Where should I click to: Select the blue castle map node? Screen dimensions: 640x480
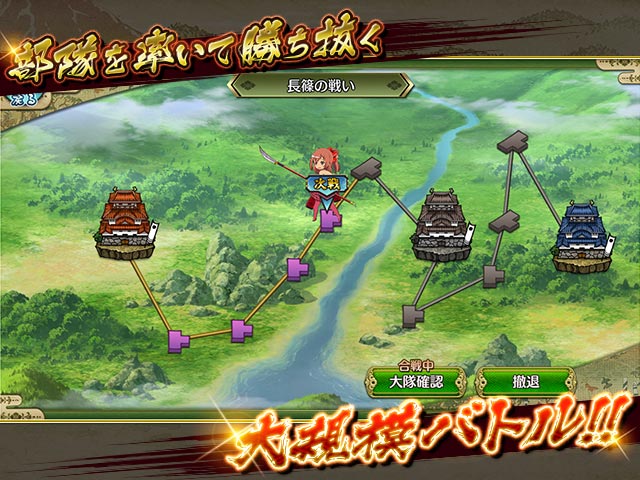[x=582, y=237]
